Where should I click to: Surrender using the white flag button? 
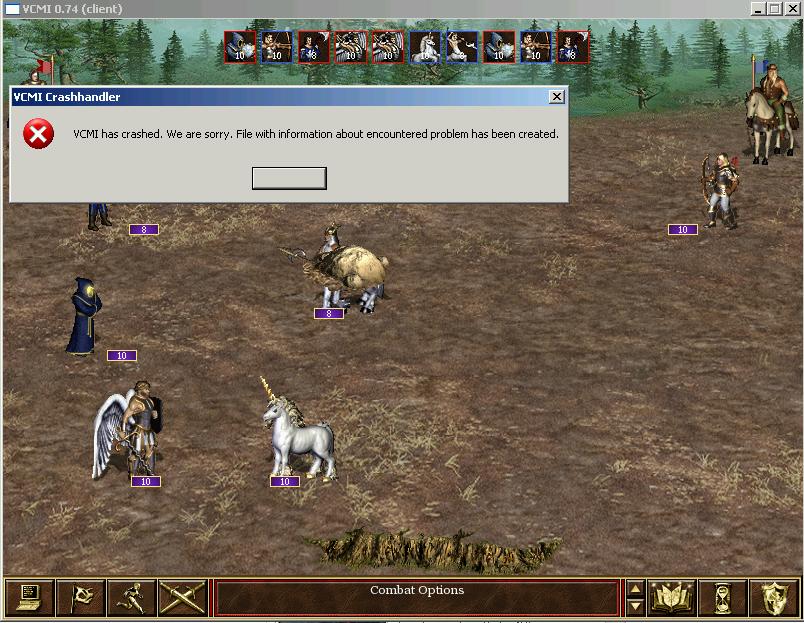80,597
